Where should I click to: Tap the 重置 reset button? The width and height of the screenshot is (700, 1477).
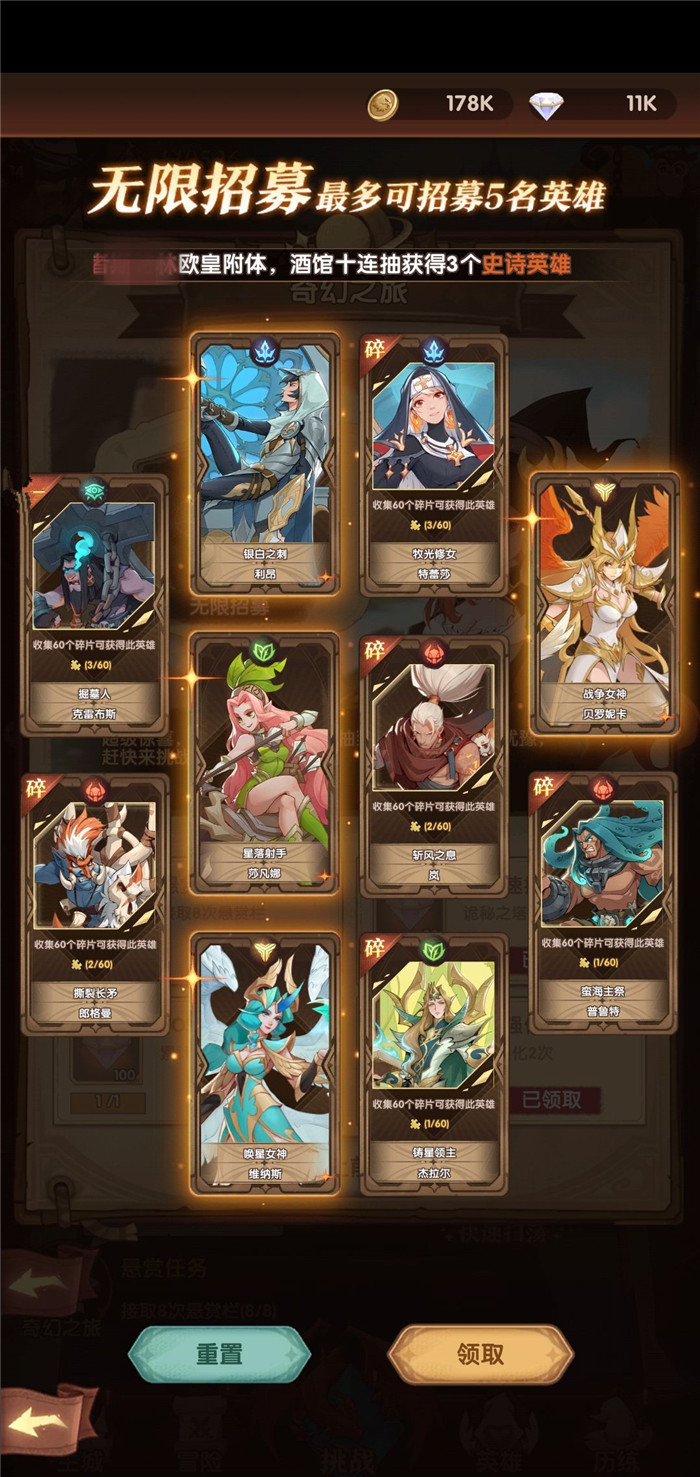pos(219,1354)
